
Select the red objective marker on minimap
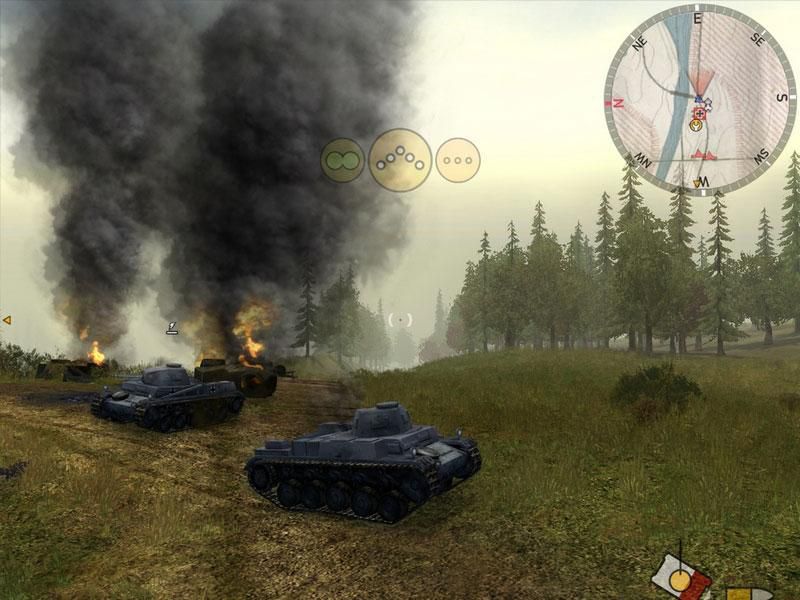[699, 114]
